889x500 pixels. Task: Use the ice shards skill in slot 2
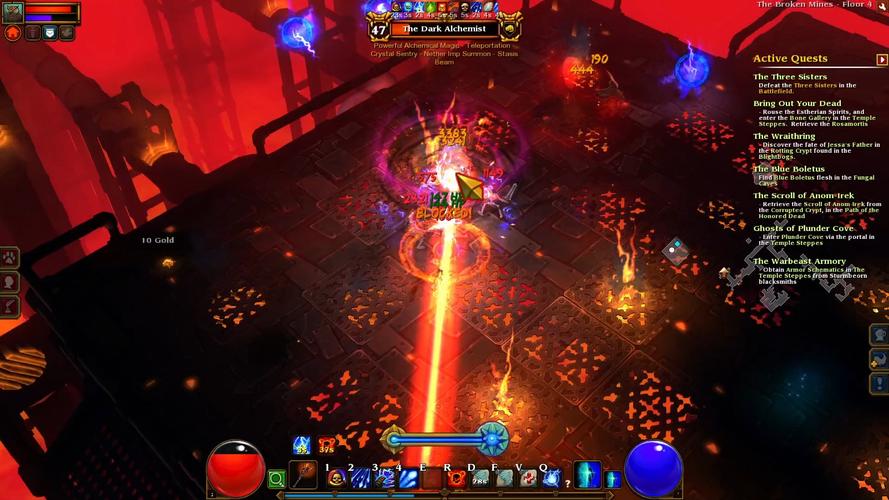point(360,479)
